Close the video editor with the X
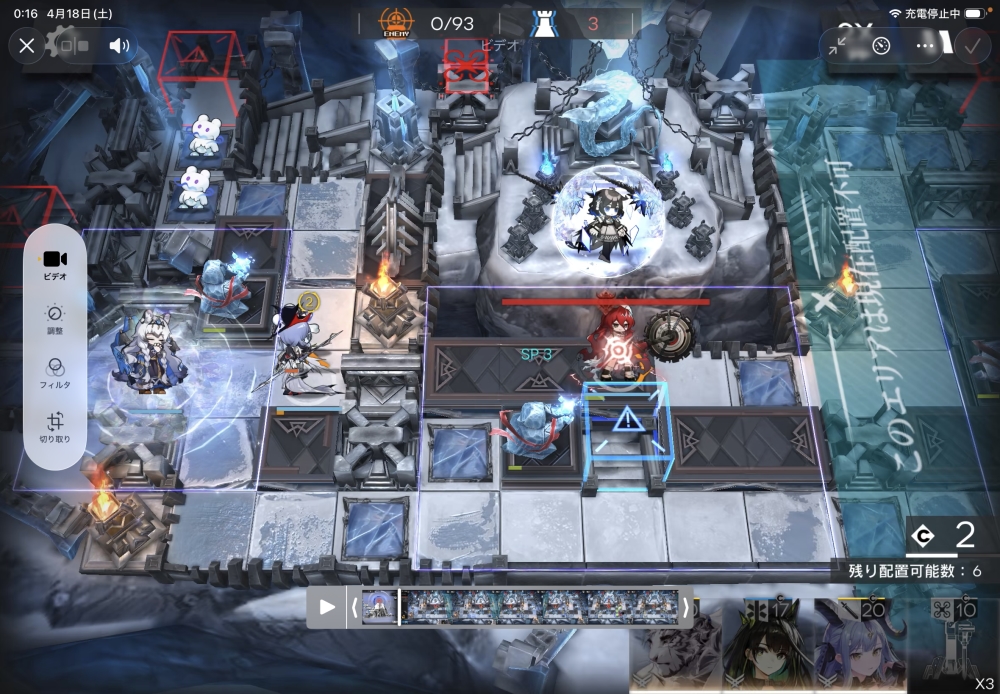The image size is (1000, 694). point(27,45)
